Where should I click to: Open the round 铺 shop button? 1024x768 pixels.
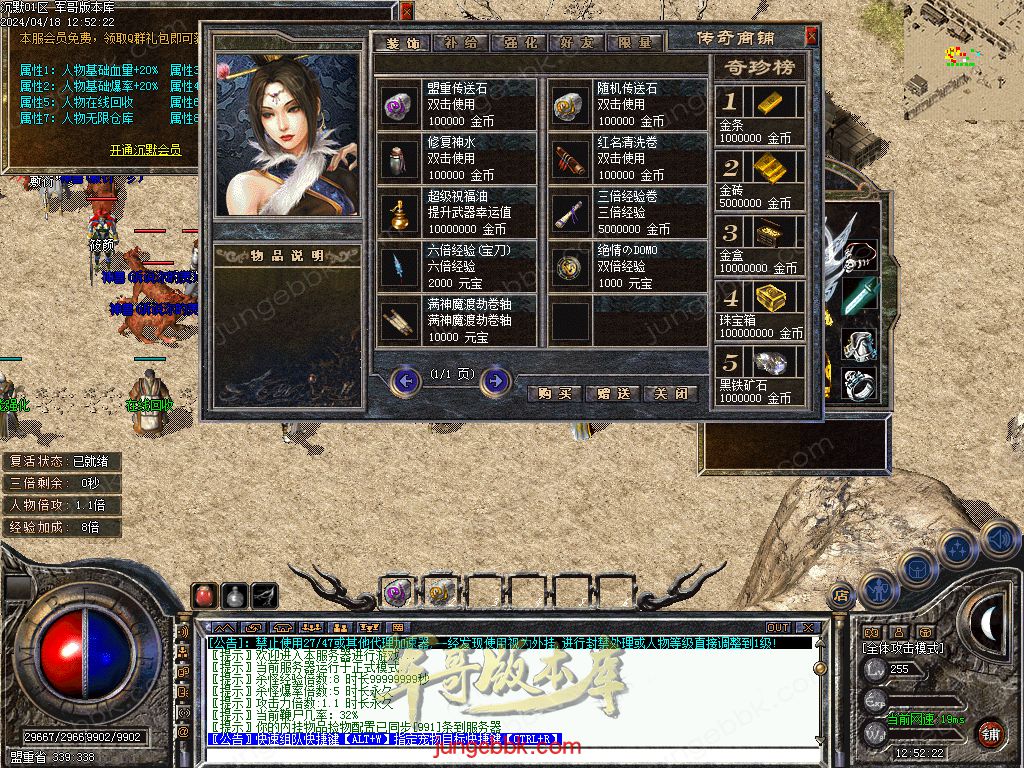click(x=989, y=733)
